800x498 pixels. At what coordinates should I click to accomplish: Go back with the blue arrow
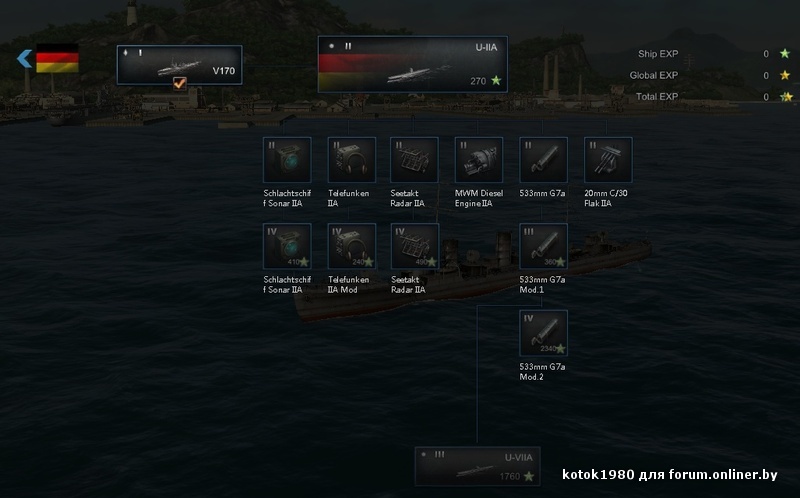click(x=24, y=60)
